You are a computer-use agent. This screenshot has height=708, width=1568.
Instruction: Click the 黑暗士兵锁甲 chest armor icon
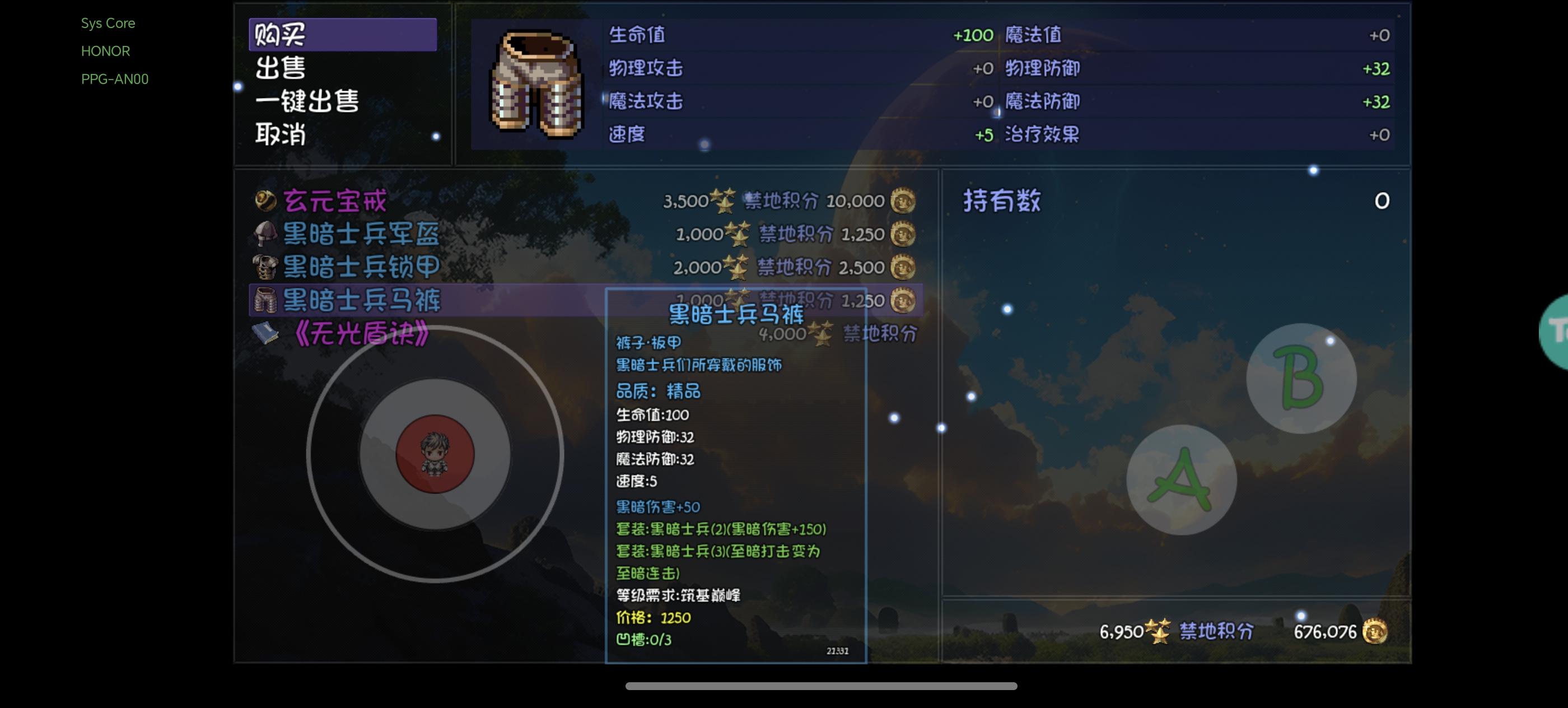tap(265, 267)
